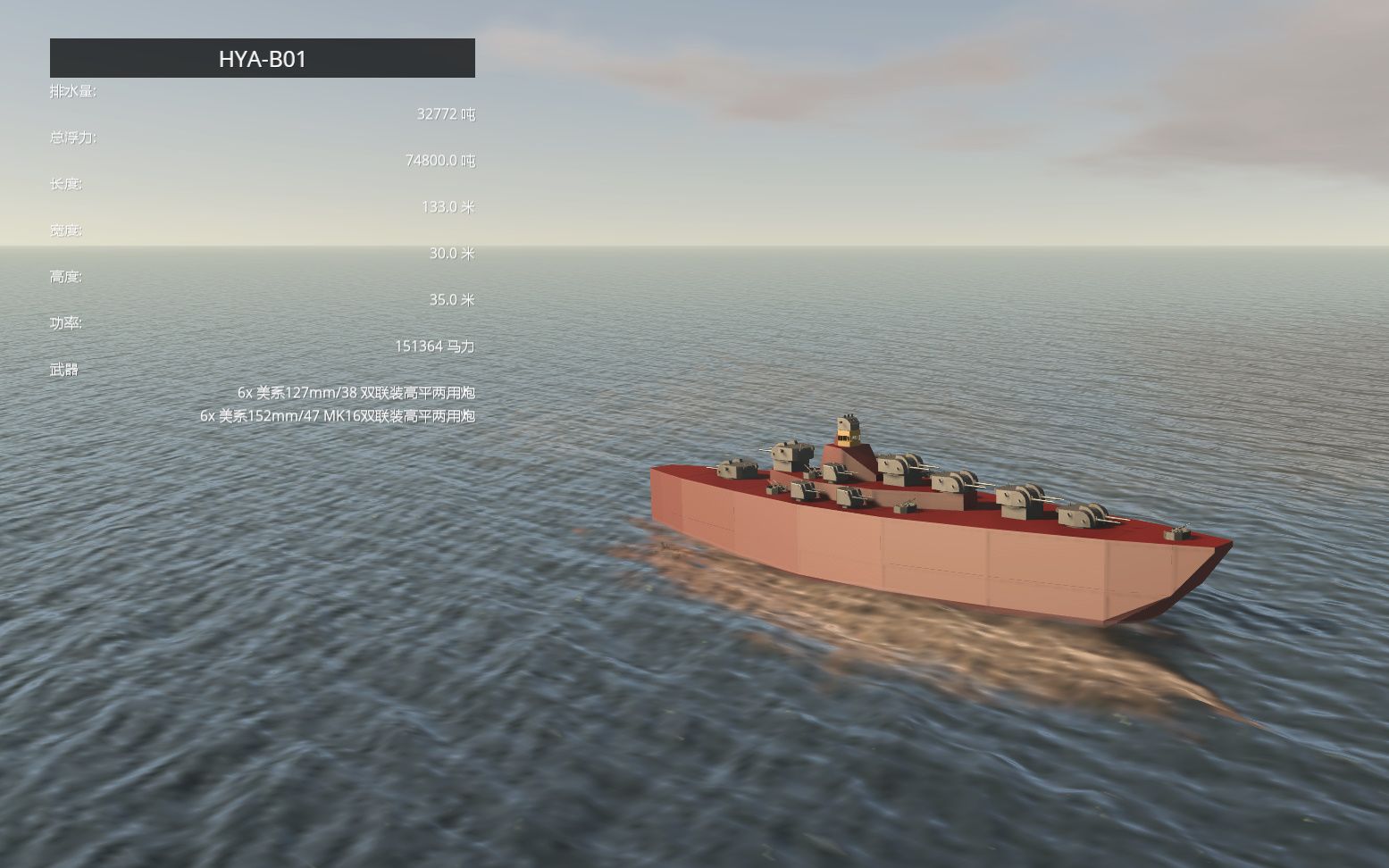Click the 宽度 width stat label
Image resolution: width=1389 pixels, height=868 pixels.
click(65, 230)
